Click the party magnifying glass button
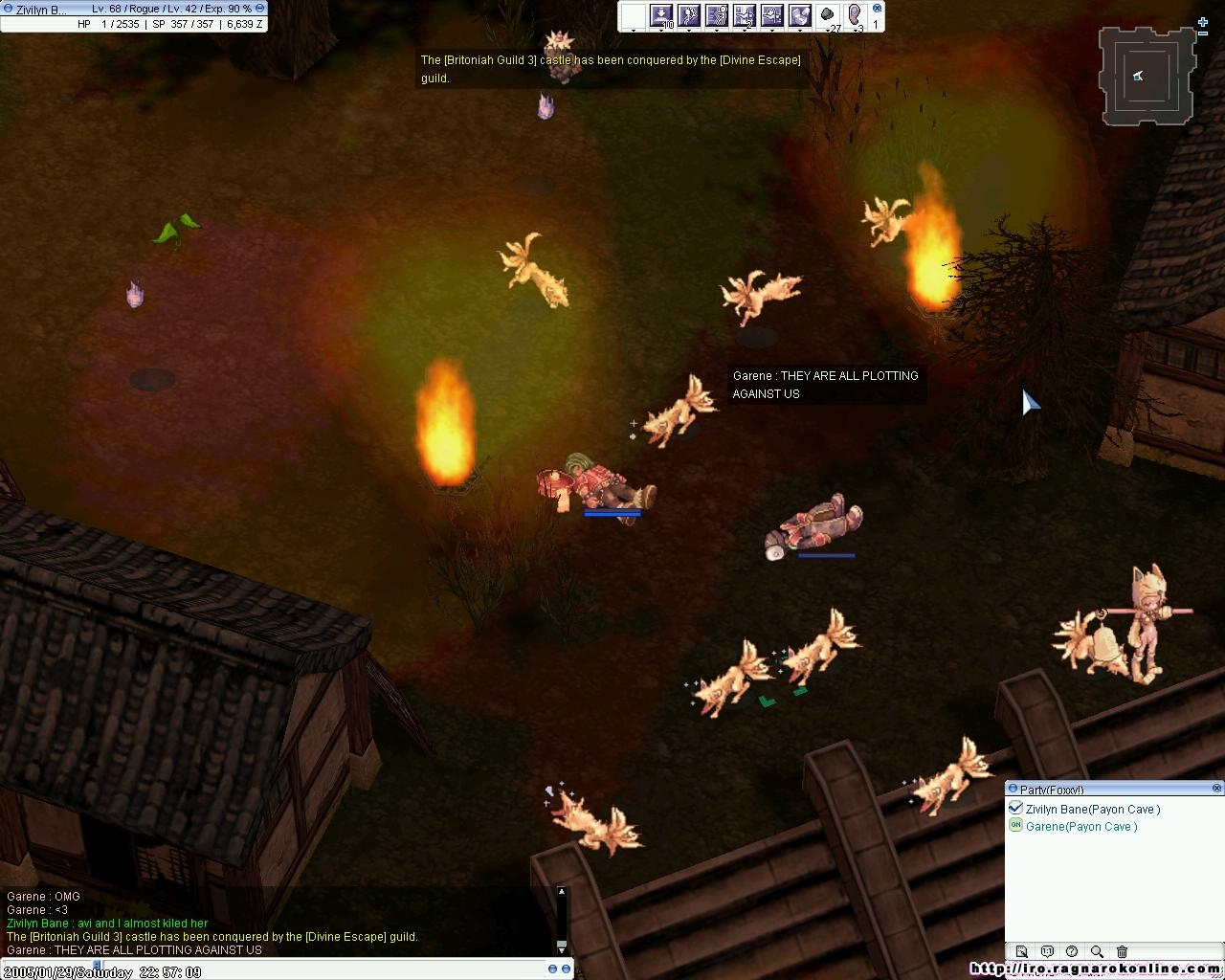 [1097, 951]
